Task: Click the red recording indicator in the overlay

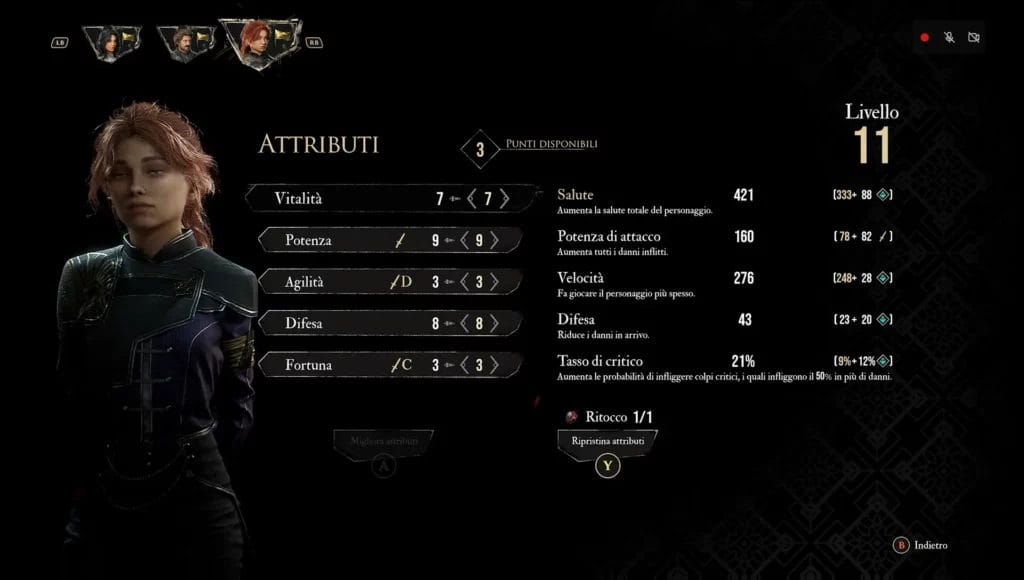Action: pyautogui.click(x=925, y=38)
